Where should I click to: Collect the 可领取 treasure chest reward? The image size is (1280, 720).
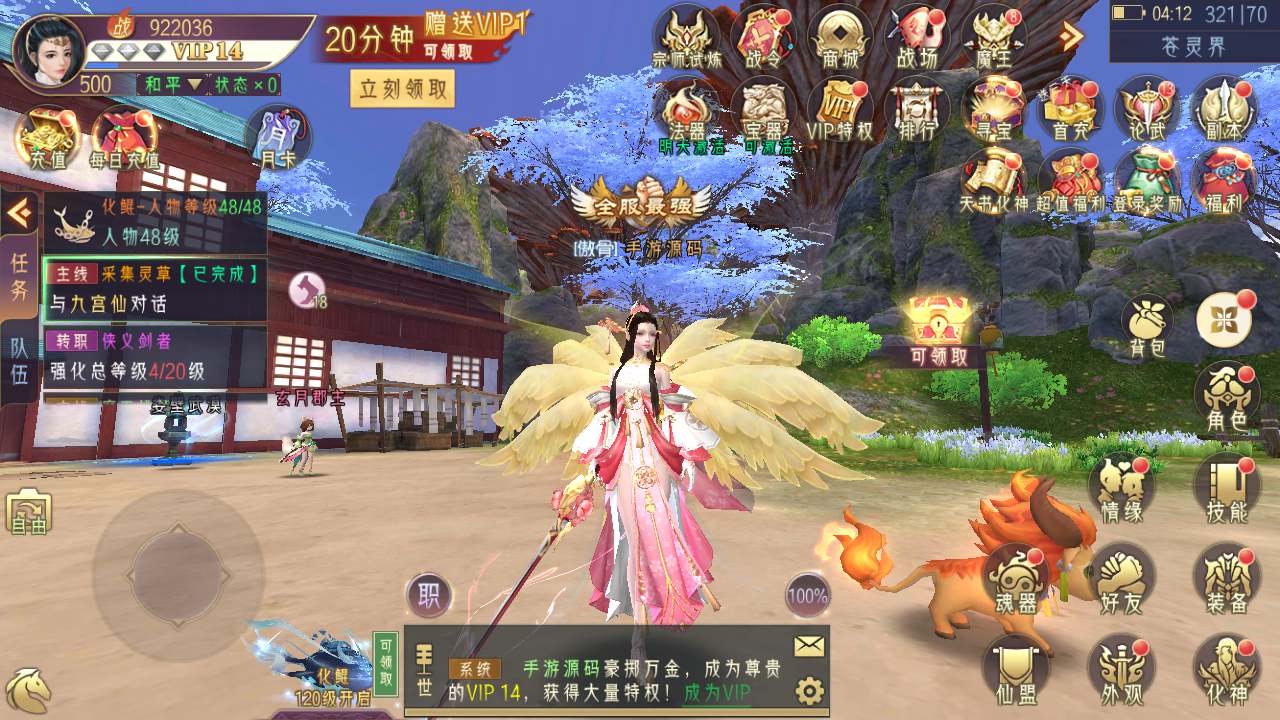click(x=938, y=330)
